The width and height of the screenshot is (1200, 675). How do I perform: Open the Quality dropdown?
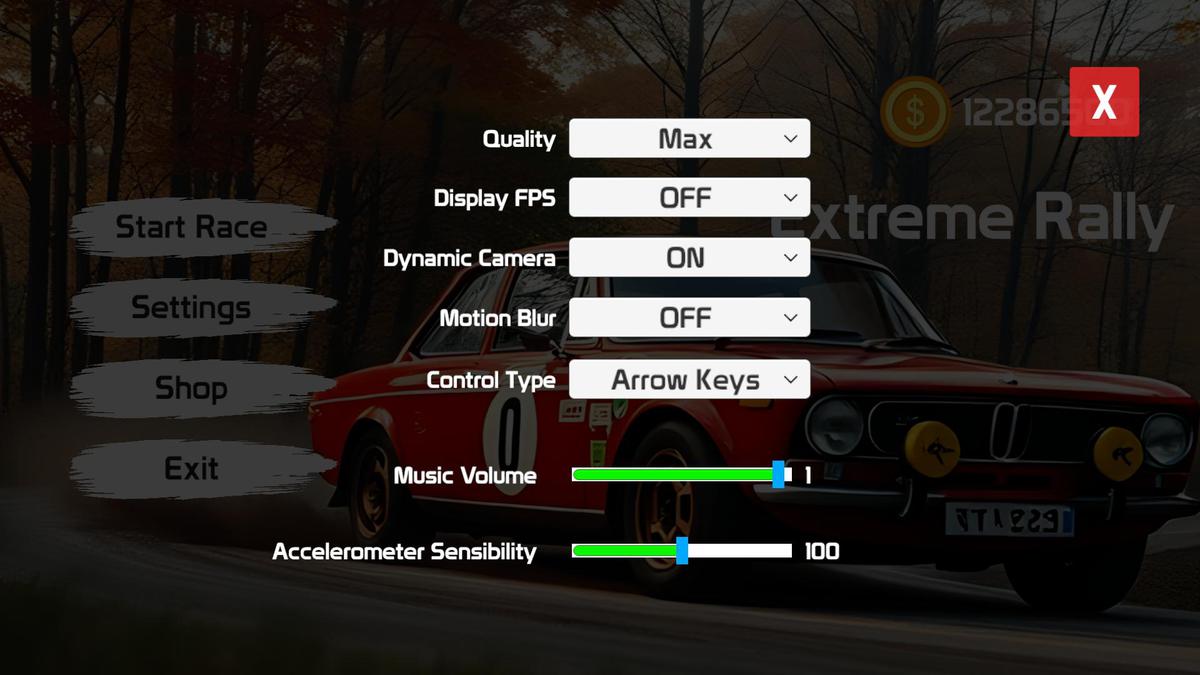coord(689,139)
